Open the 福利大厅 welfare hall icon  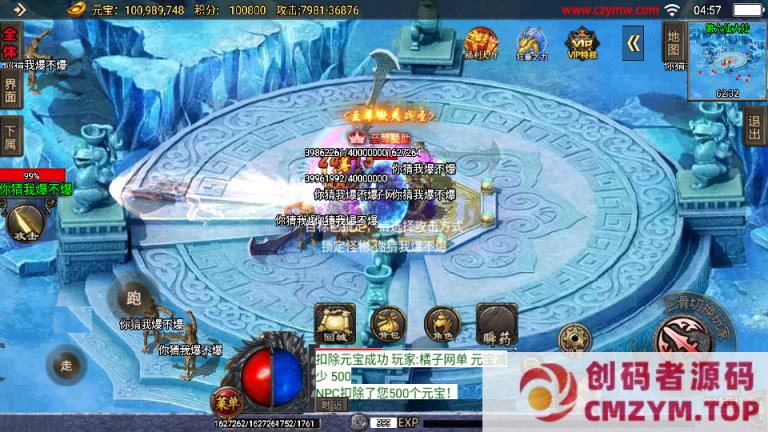click(x=481, y=43)
